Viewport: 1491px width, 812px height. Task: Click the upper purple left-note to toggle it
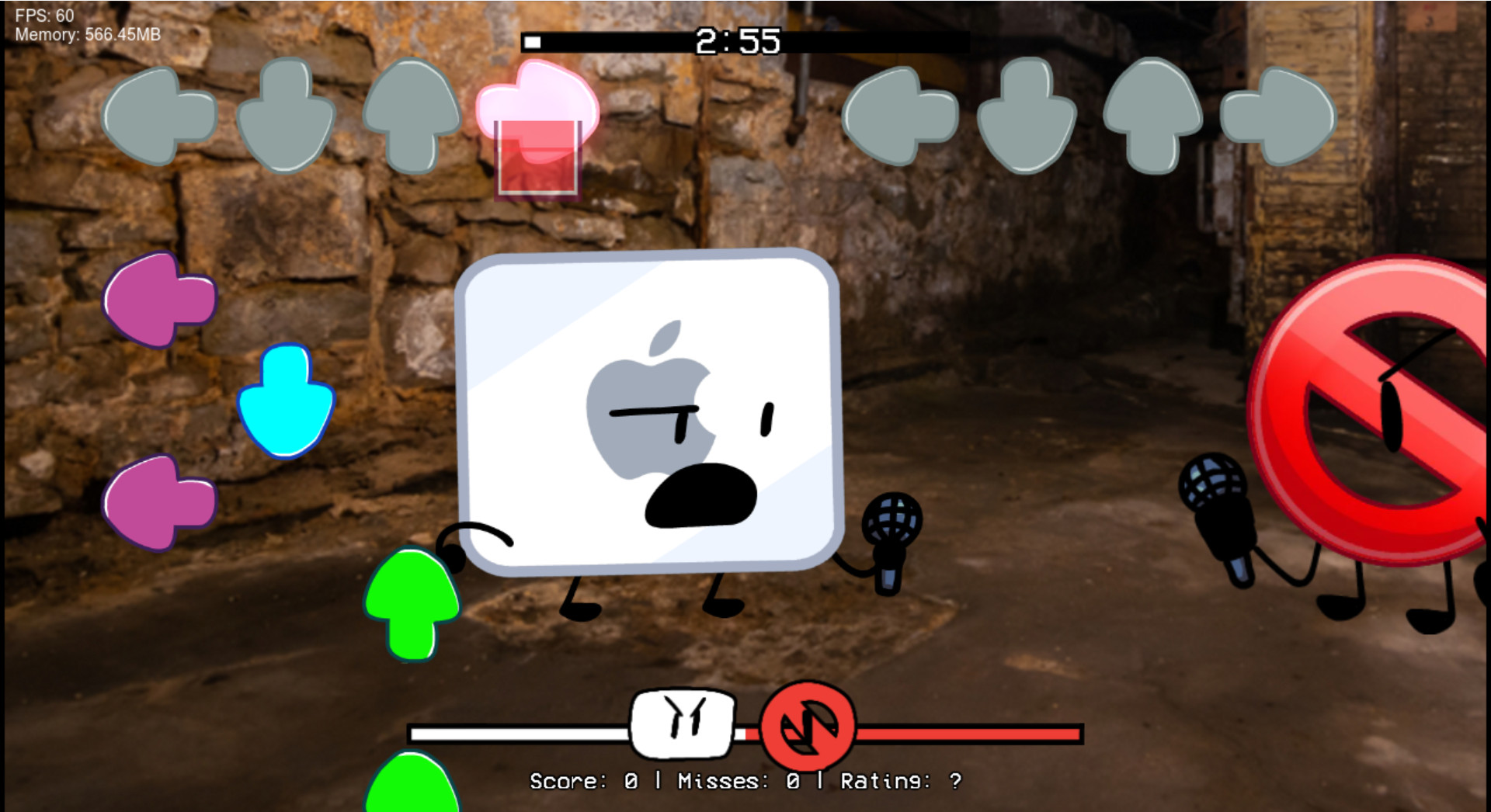pyautogui.click(x=159, y=303)
